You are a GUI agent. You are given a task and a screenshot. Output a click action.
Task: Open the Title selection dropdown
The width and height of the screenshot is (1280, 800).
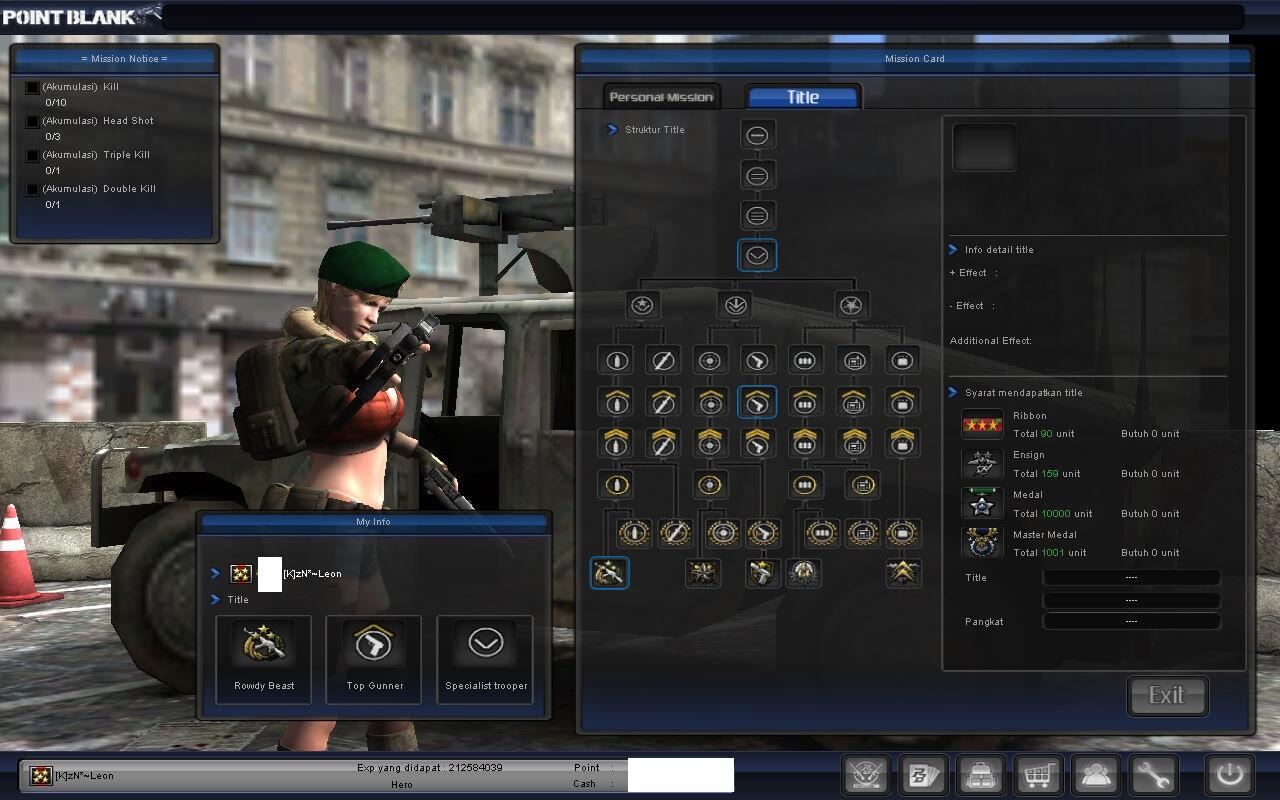(1131, 577)
